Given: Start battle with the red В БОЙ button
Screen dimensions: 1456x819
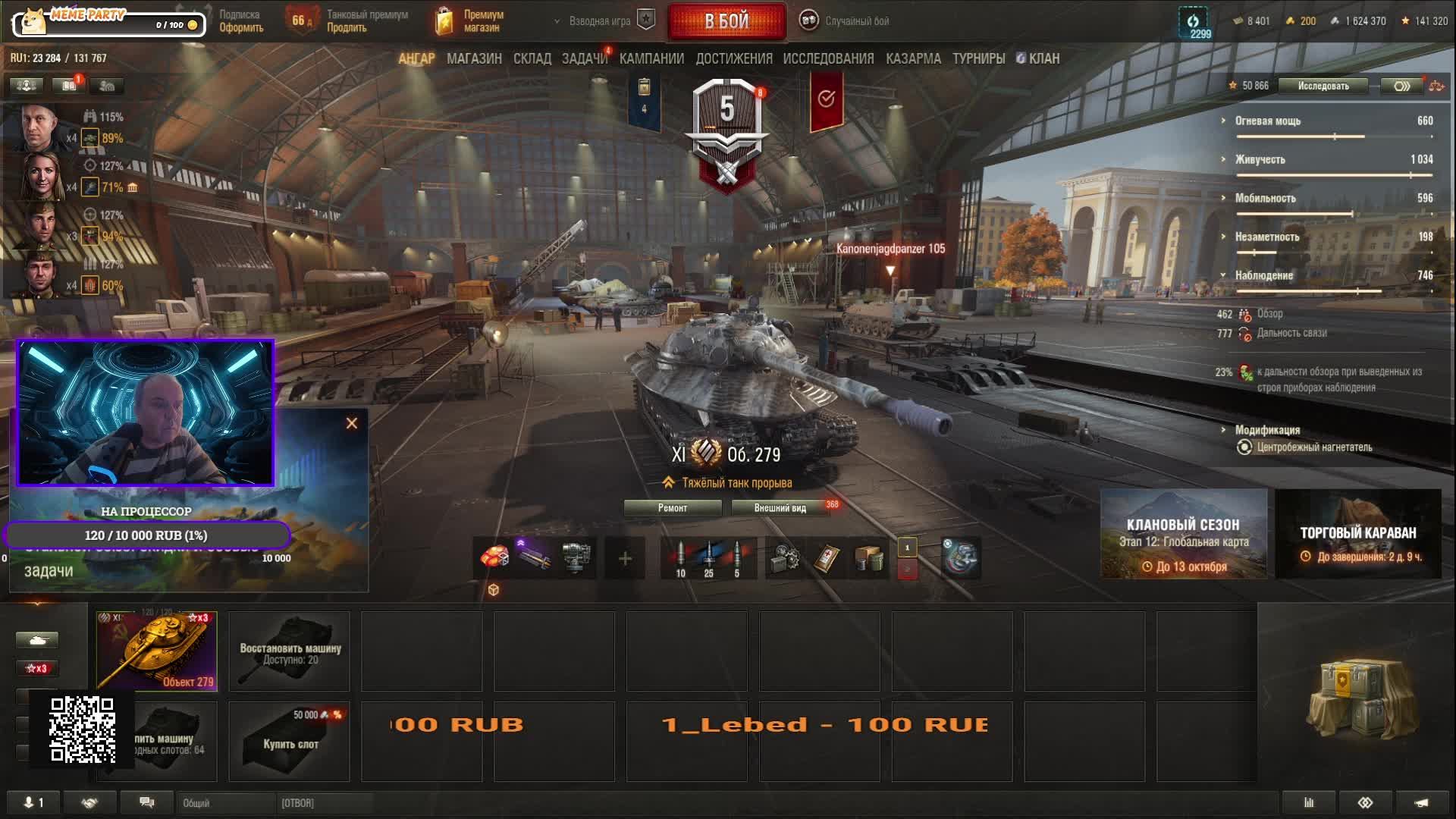Looking at the screenshot, I should 726,21.
